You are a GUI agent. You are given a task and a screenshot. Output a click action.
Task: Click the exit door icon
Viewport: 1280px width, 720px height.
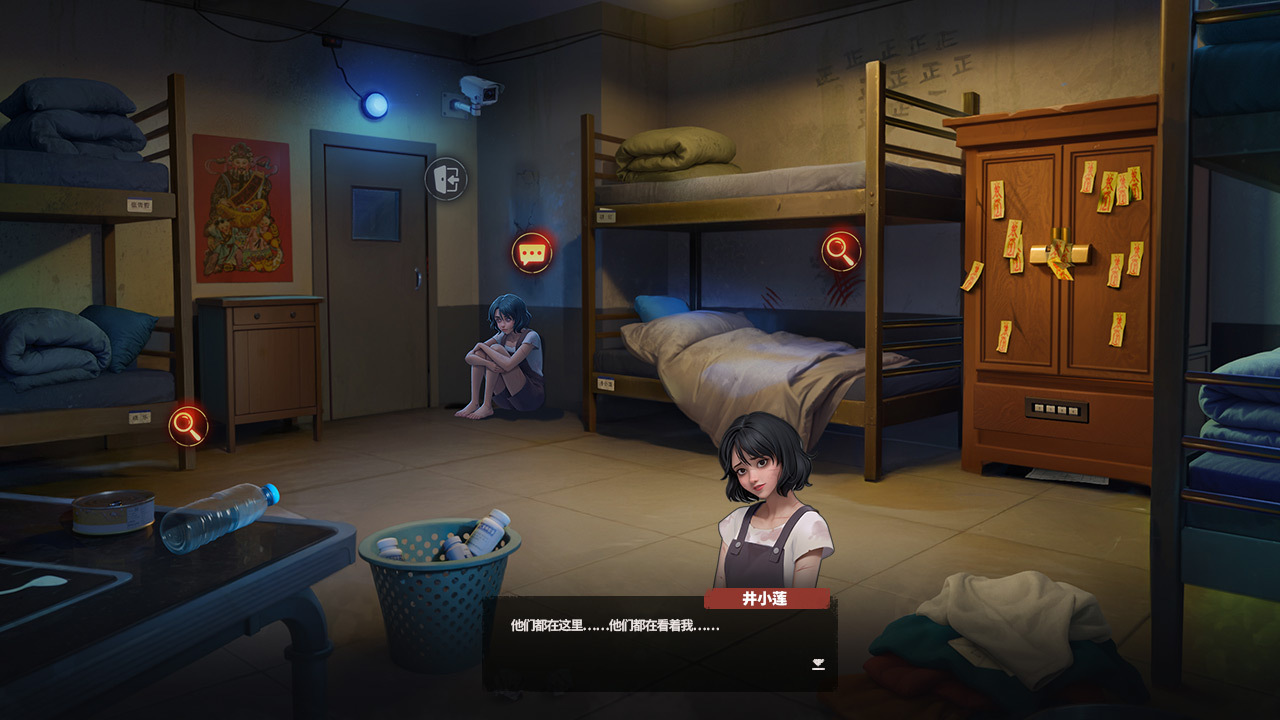tap(446, 180)
